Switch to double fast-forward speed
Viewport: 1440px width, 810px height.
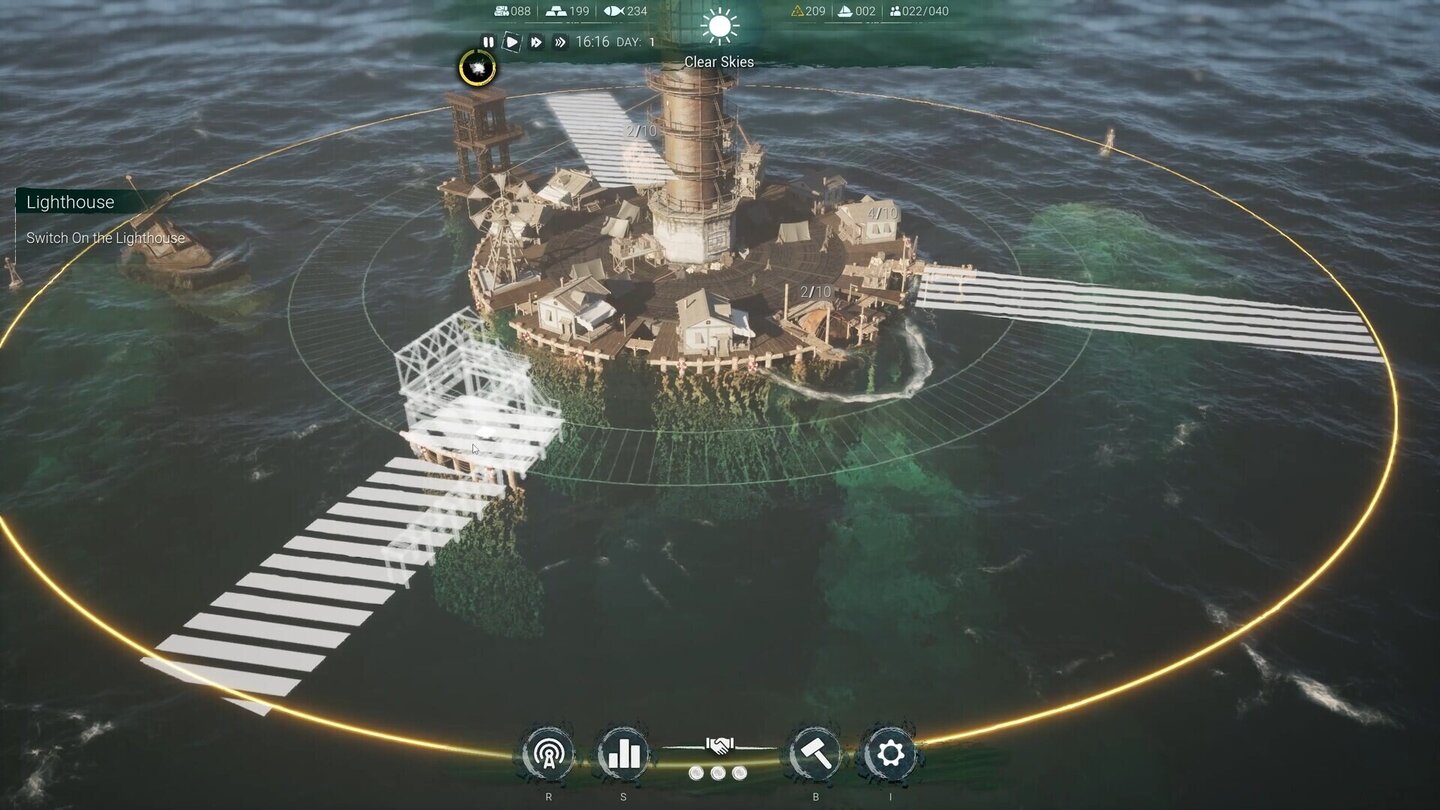(536, 42)
